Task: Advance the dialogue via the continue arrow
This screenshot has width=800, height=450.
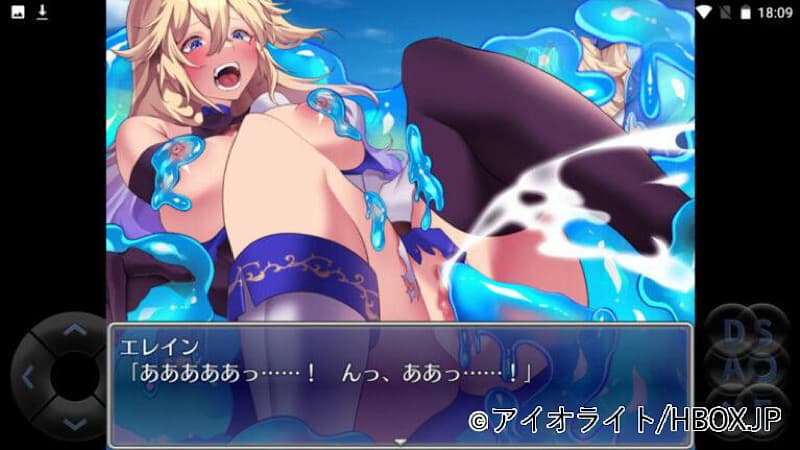Action: 400,440
